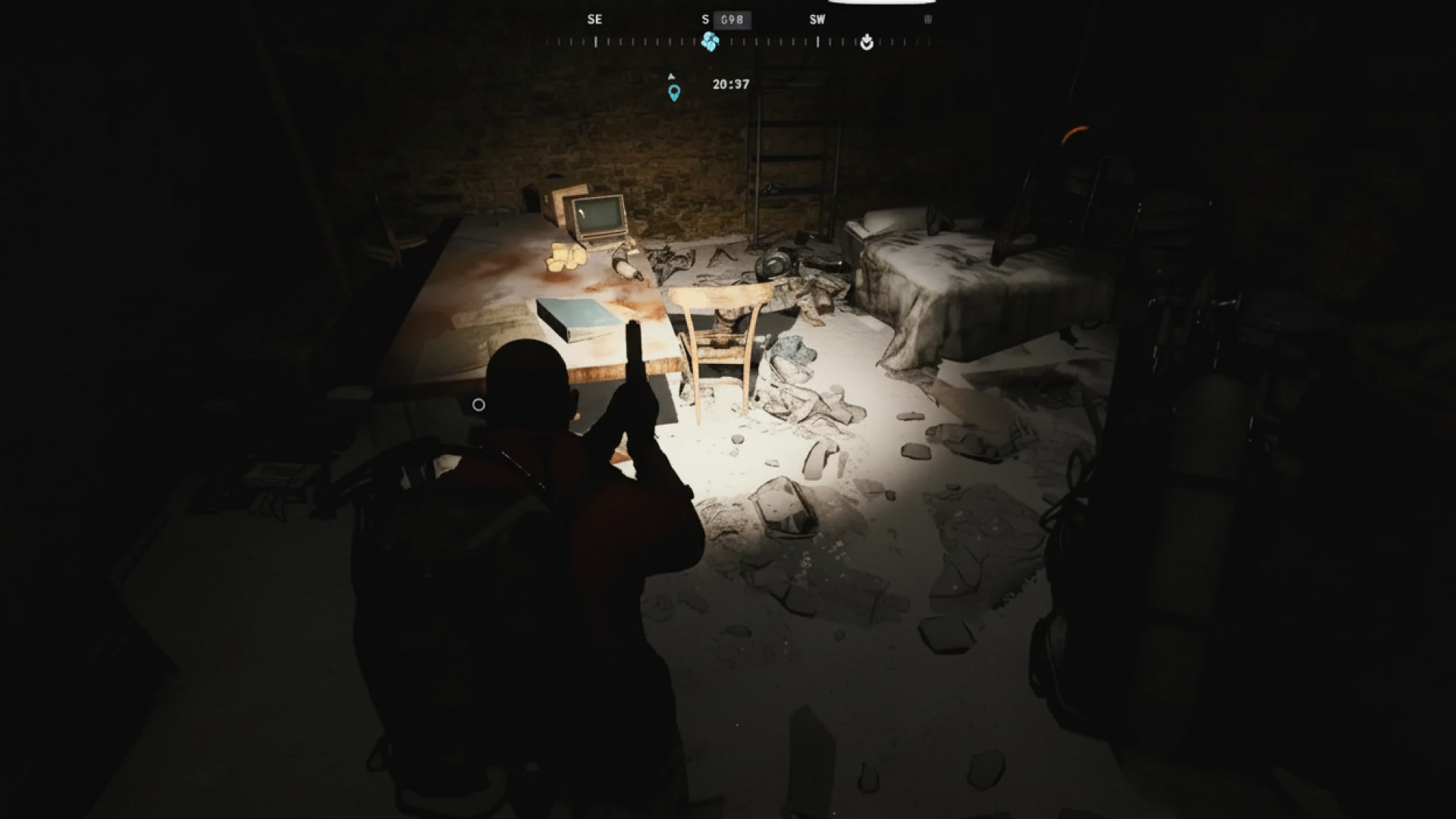Click the SE cardinal label on the compass bar
1456x819 pixels.
click(595, 20)
